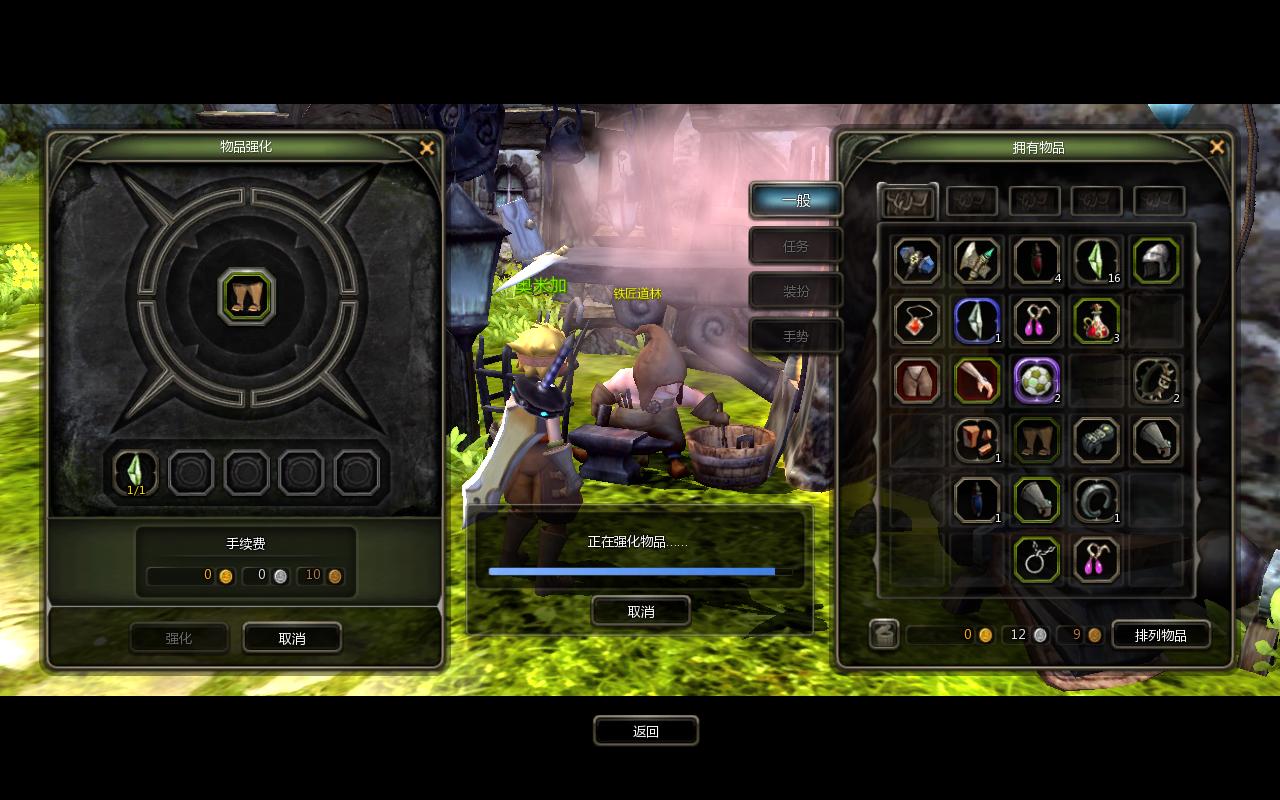The height and width of the screenshot is (800, 1280).
Task: Choose the soccer ball item
Action: tap(1036, 380)
